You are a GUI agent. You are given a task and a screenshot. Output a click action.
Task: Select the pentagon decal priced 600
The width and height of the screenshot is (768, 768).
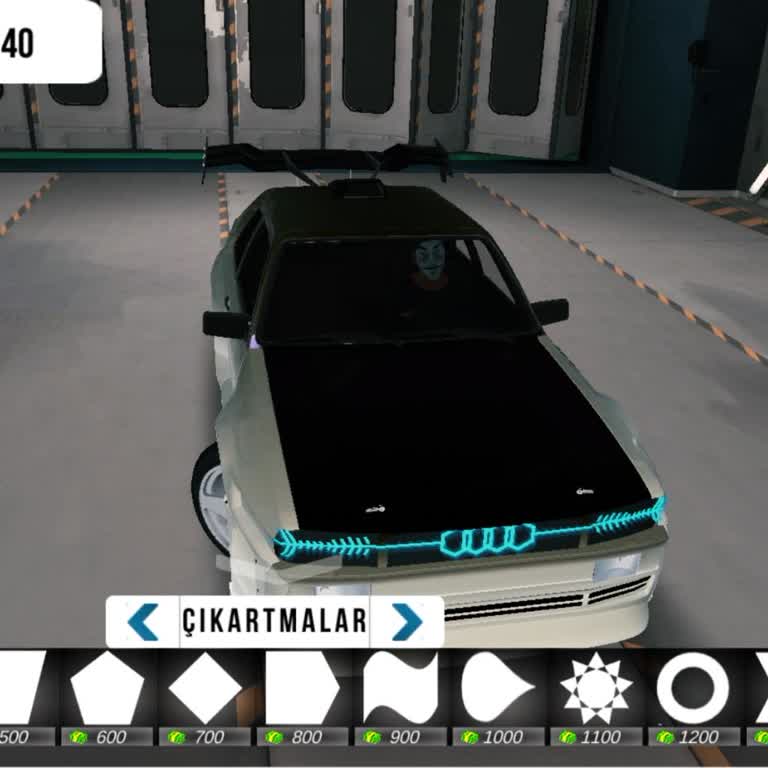tap(108, 690)
